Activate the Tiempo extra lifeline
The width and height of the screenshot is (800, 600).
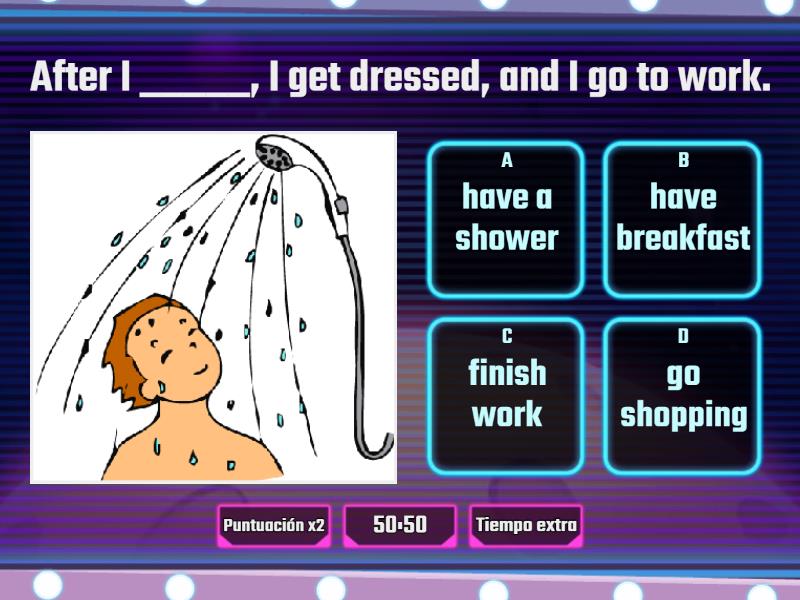pyautogui.click(x=526, y=525)
